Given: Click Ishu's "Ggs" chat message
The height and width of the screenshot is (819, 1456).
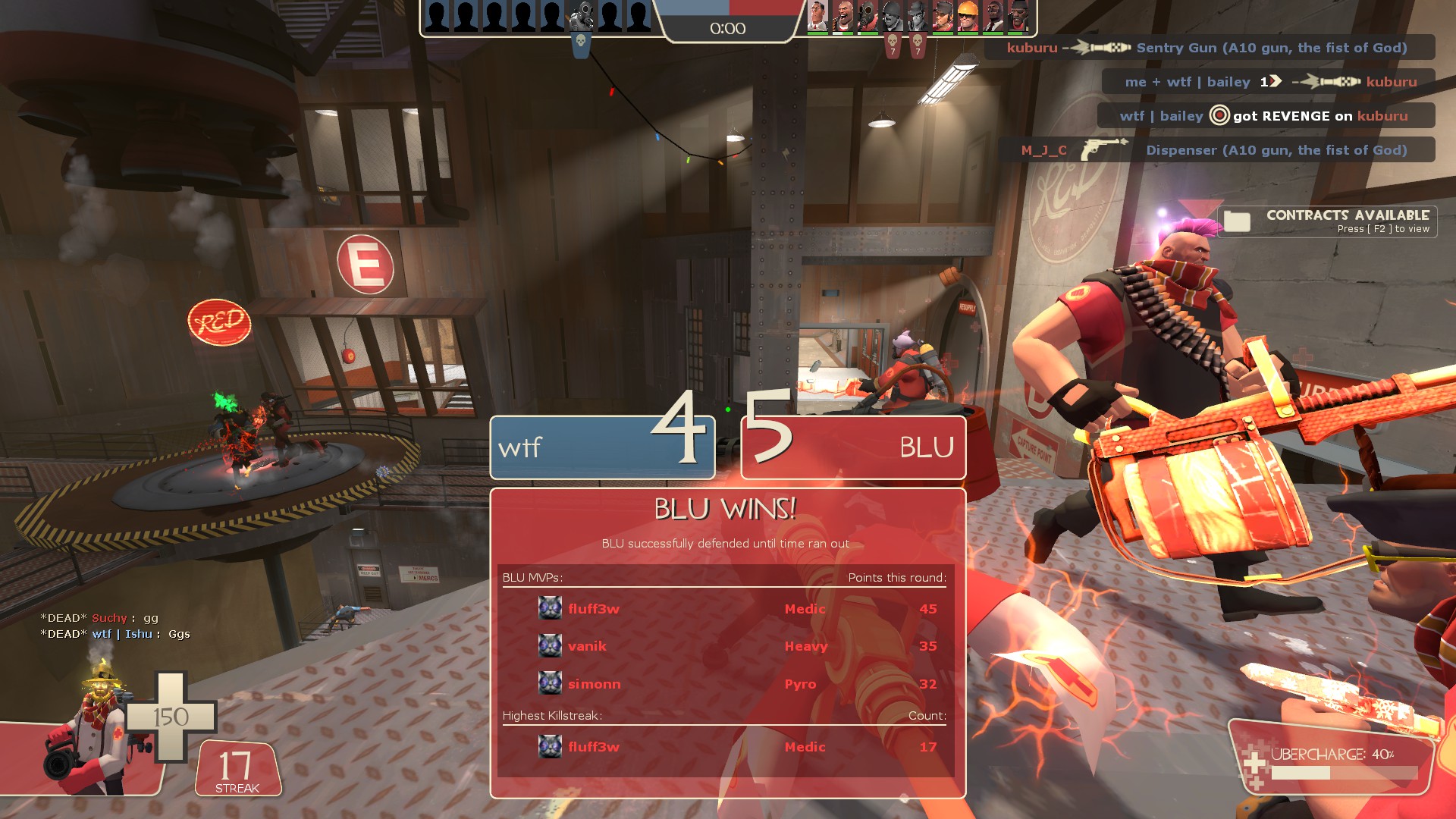Looking at the screenshot, I should coord(115,634).
